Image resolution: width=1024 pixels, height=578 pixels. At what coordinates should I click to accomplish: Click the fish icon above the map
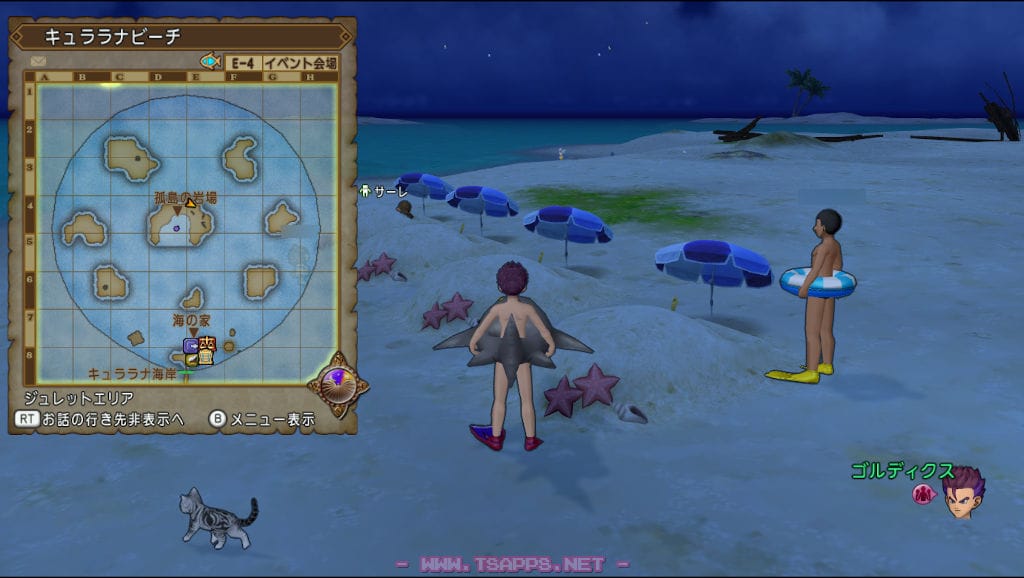coord(210,61)
